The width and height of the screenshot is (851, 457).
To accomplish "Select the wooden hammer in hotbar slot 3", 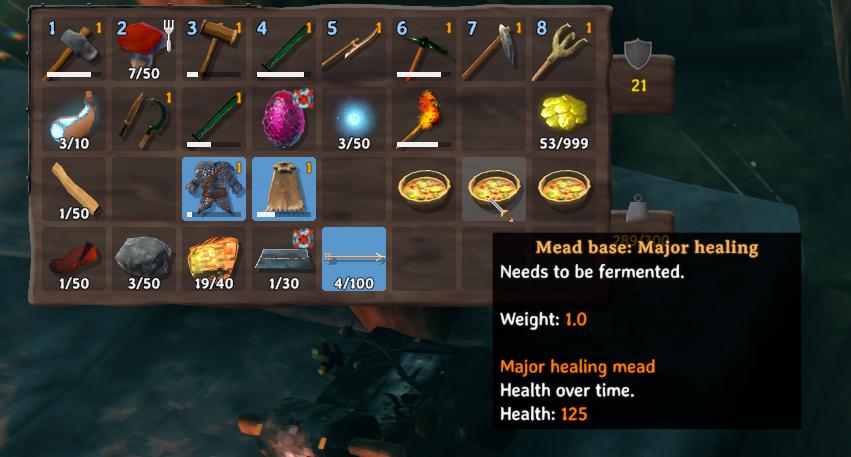I will point(214,49).
